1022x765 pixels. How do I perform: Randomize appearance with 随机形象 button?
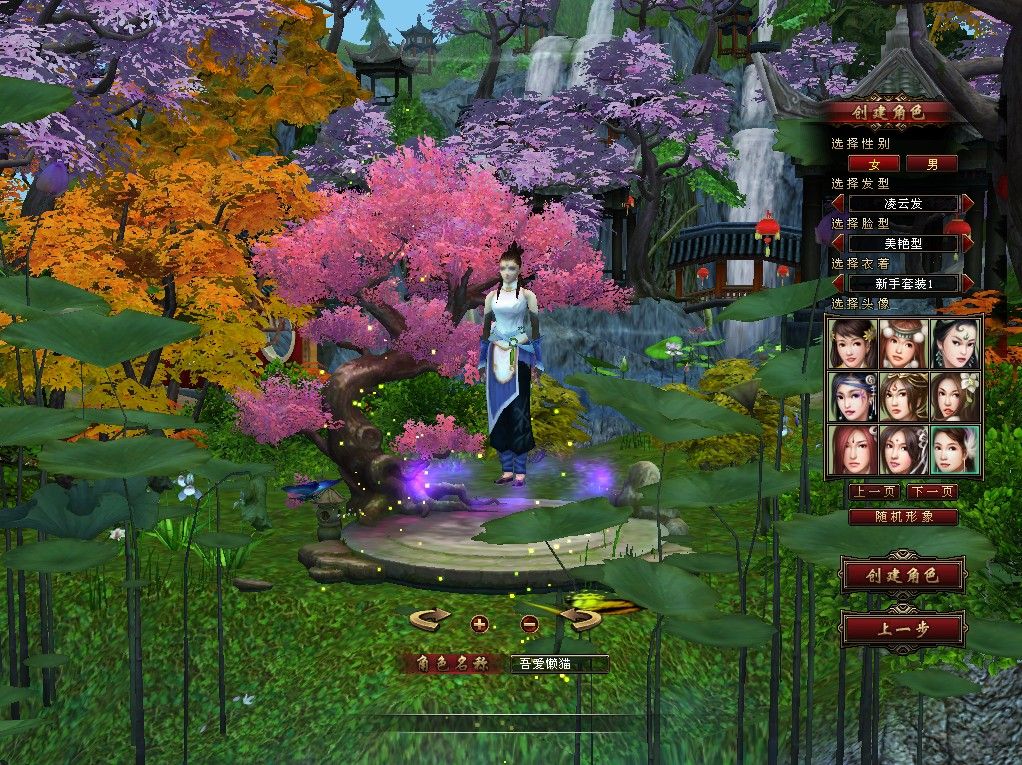pyautogui.click(x=903, y=517)
